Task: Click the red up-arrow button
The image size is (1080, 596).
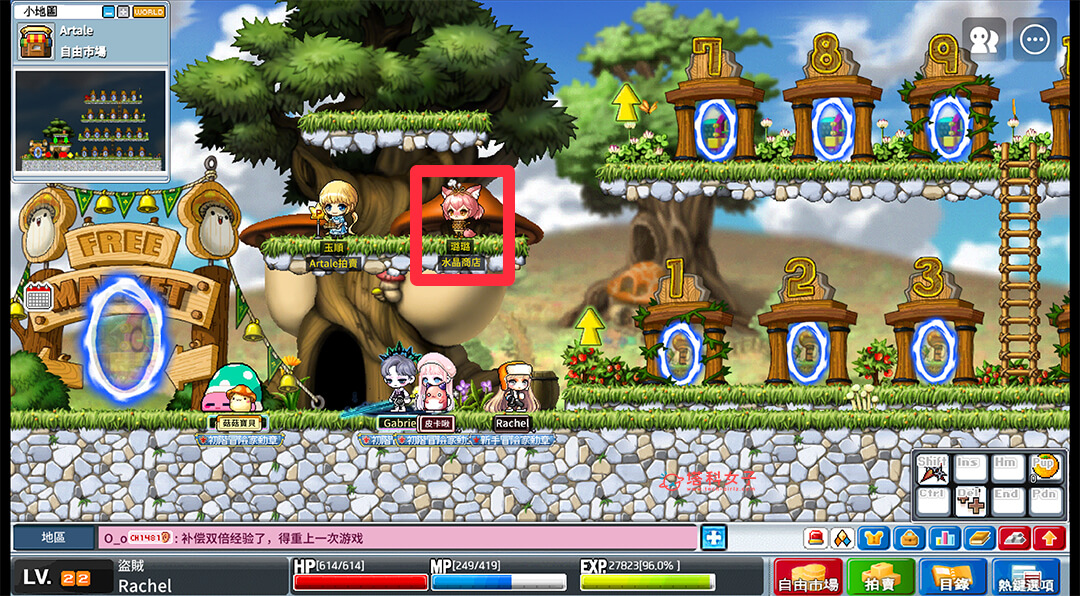Action: [1049, 538]
